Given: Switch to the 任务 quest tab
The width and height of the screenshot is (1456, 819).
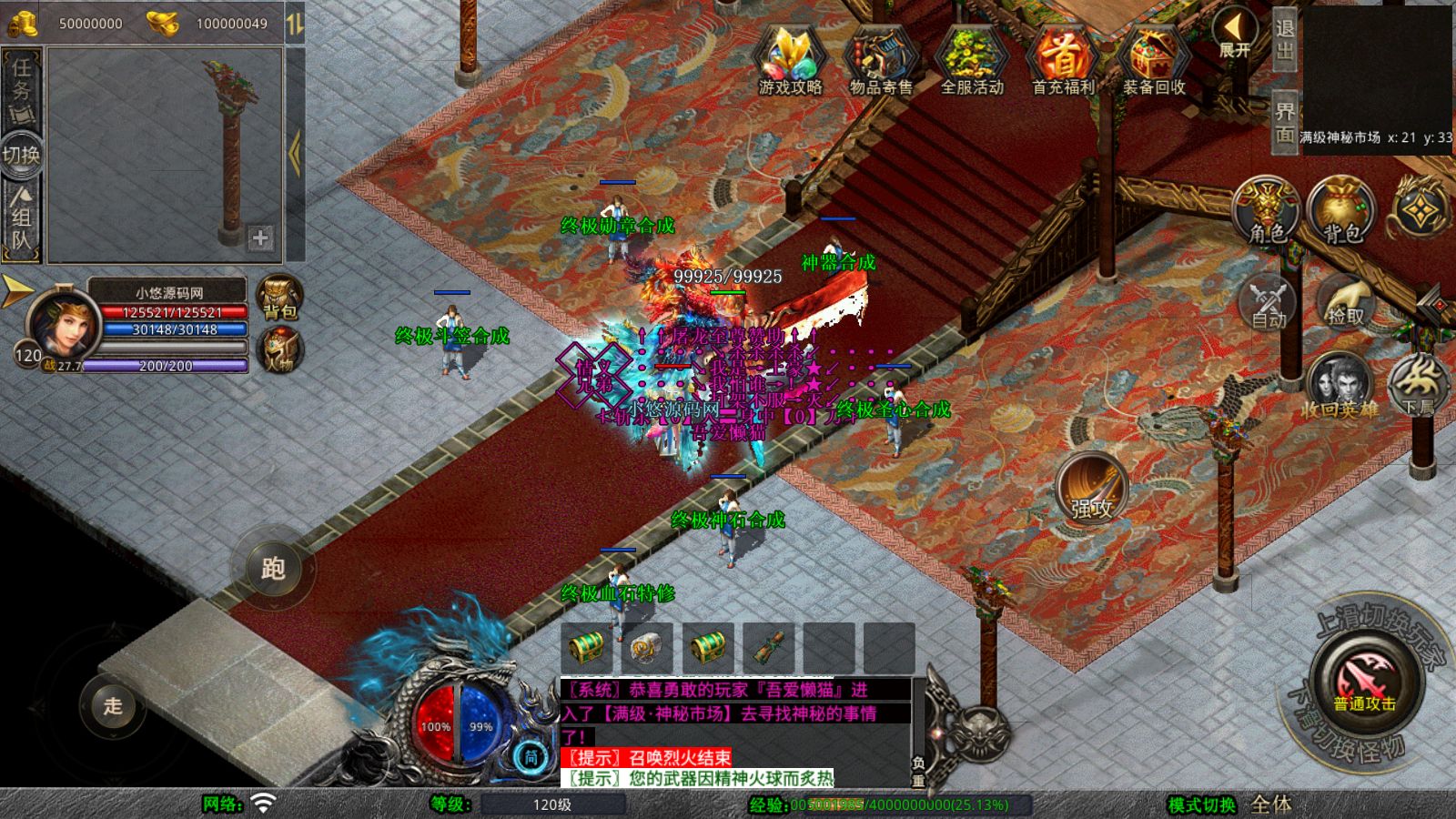Looking at the screenshot, I should (x=22, y=89).
